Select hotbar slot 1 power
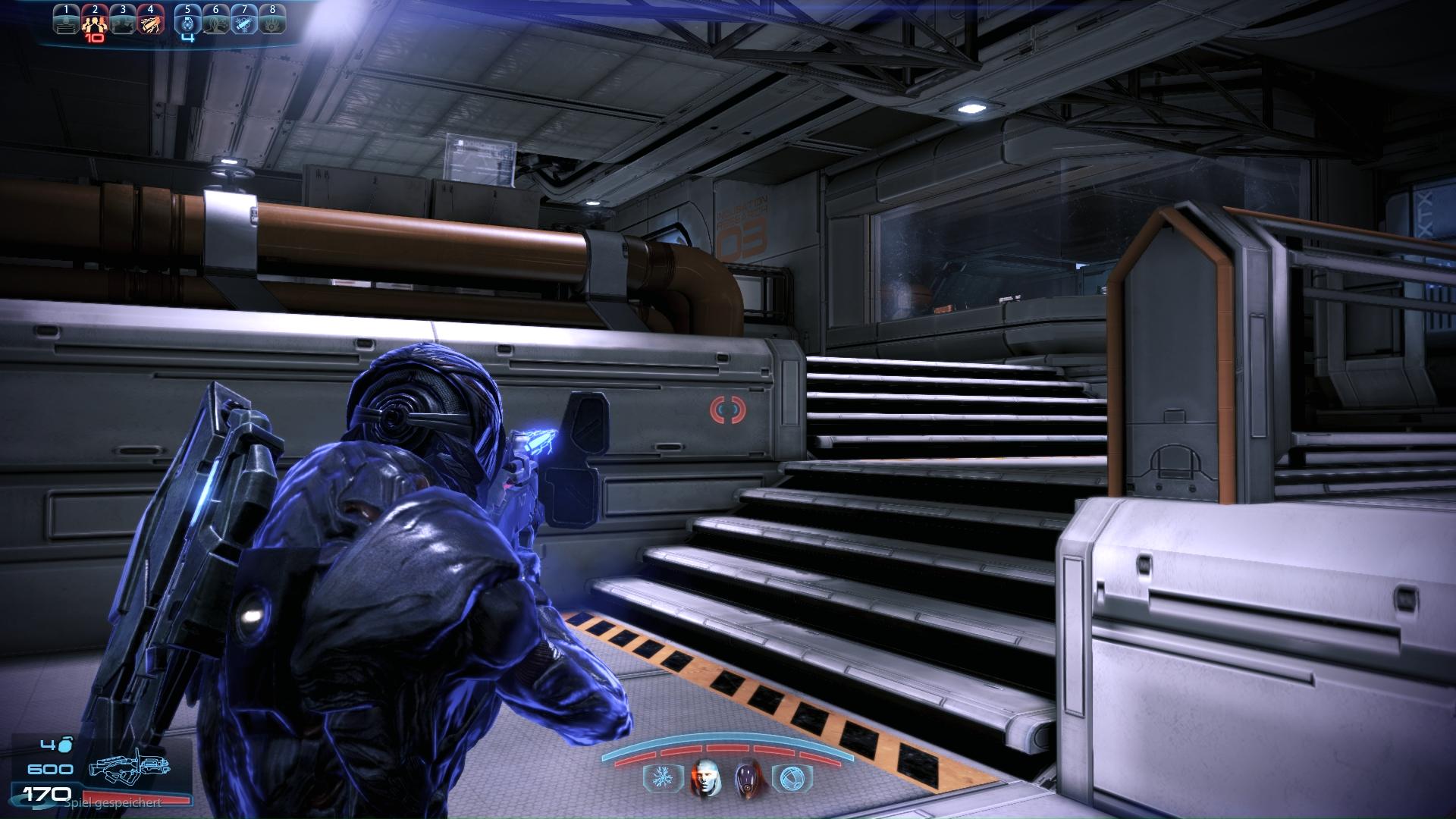Image resolution: width=1456 pixels, height=819 pixels. (x=67, y=24)
